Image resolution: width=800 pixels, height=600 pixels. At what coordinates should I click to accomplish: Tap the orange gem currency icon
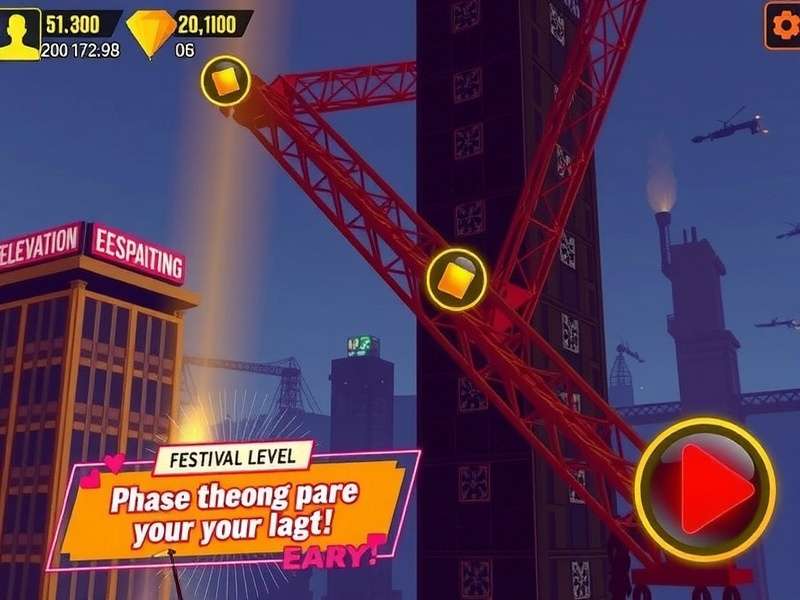[150, 33]
